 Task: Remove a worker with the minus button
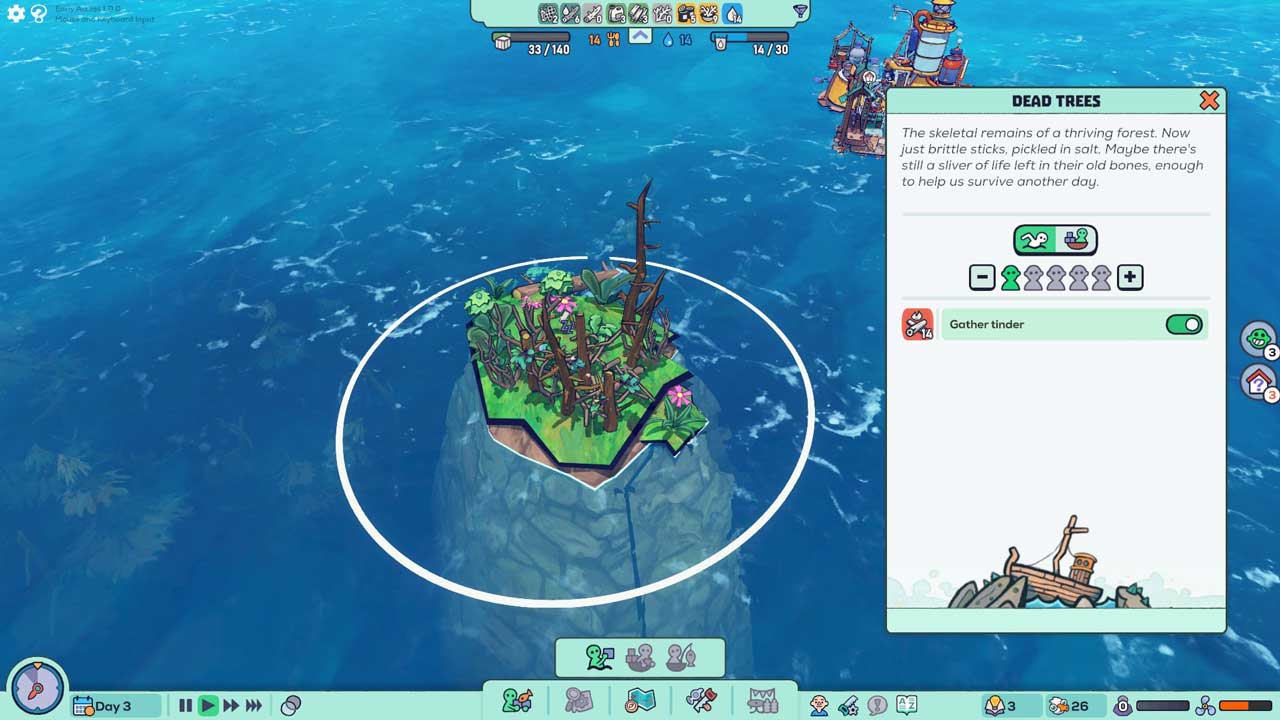pos(982,278)
